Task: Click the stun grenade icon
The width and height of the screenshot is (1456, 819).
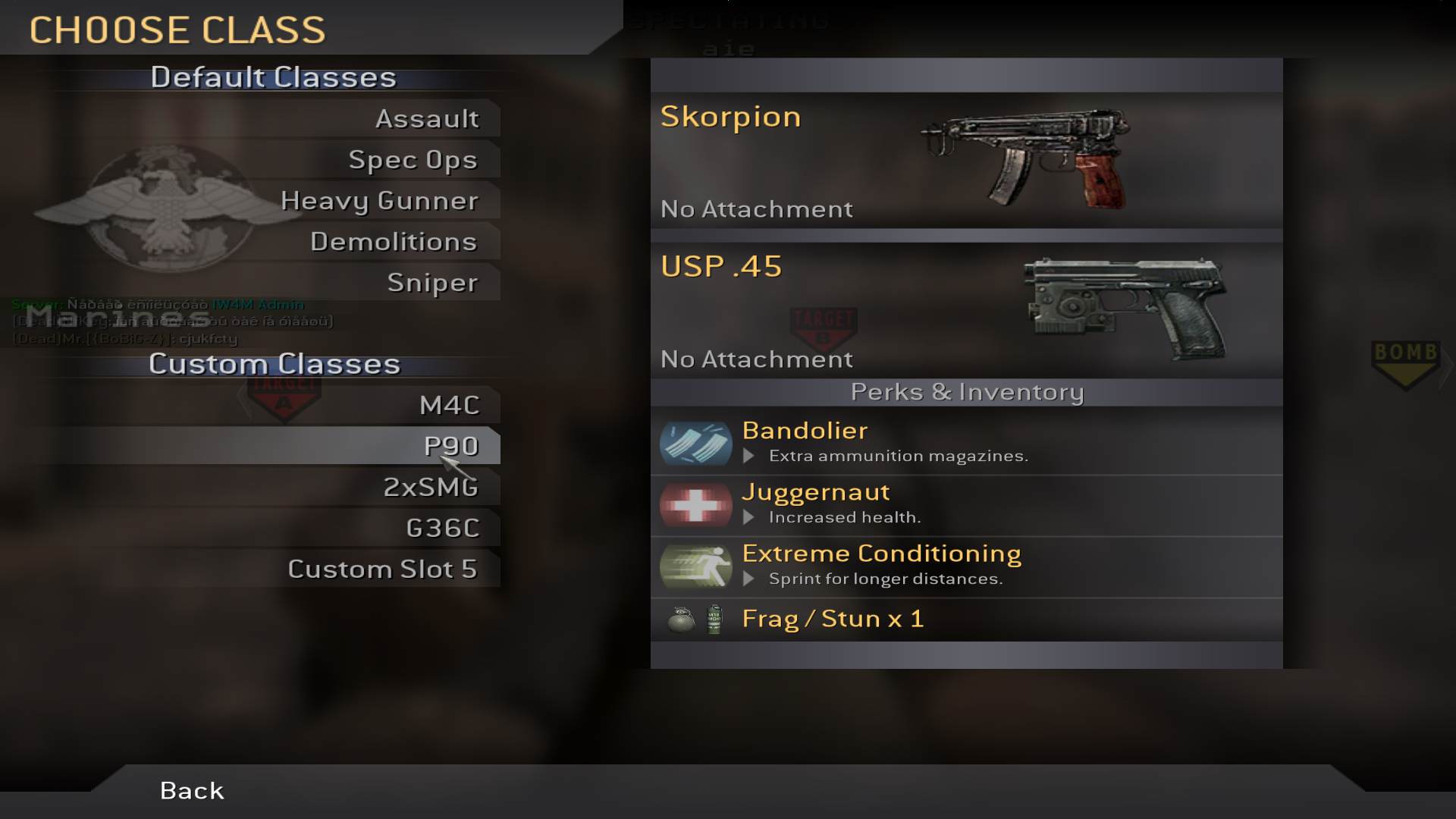Action: [x=714, y=619]
